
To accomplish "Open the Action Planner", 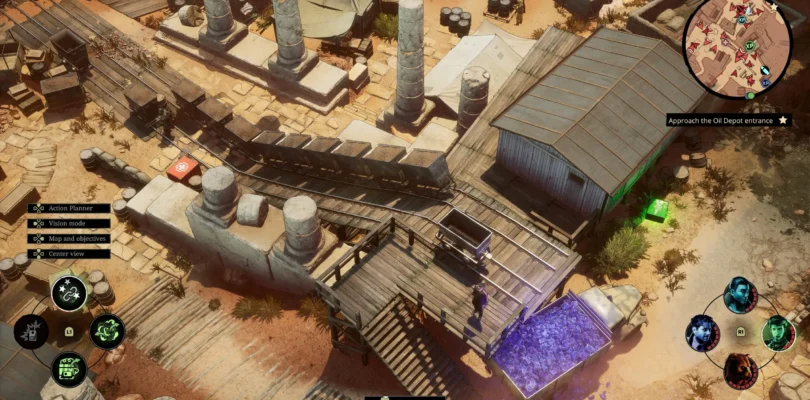I will (x=68, y=208).
